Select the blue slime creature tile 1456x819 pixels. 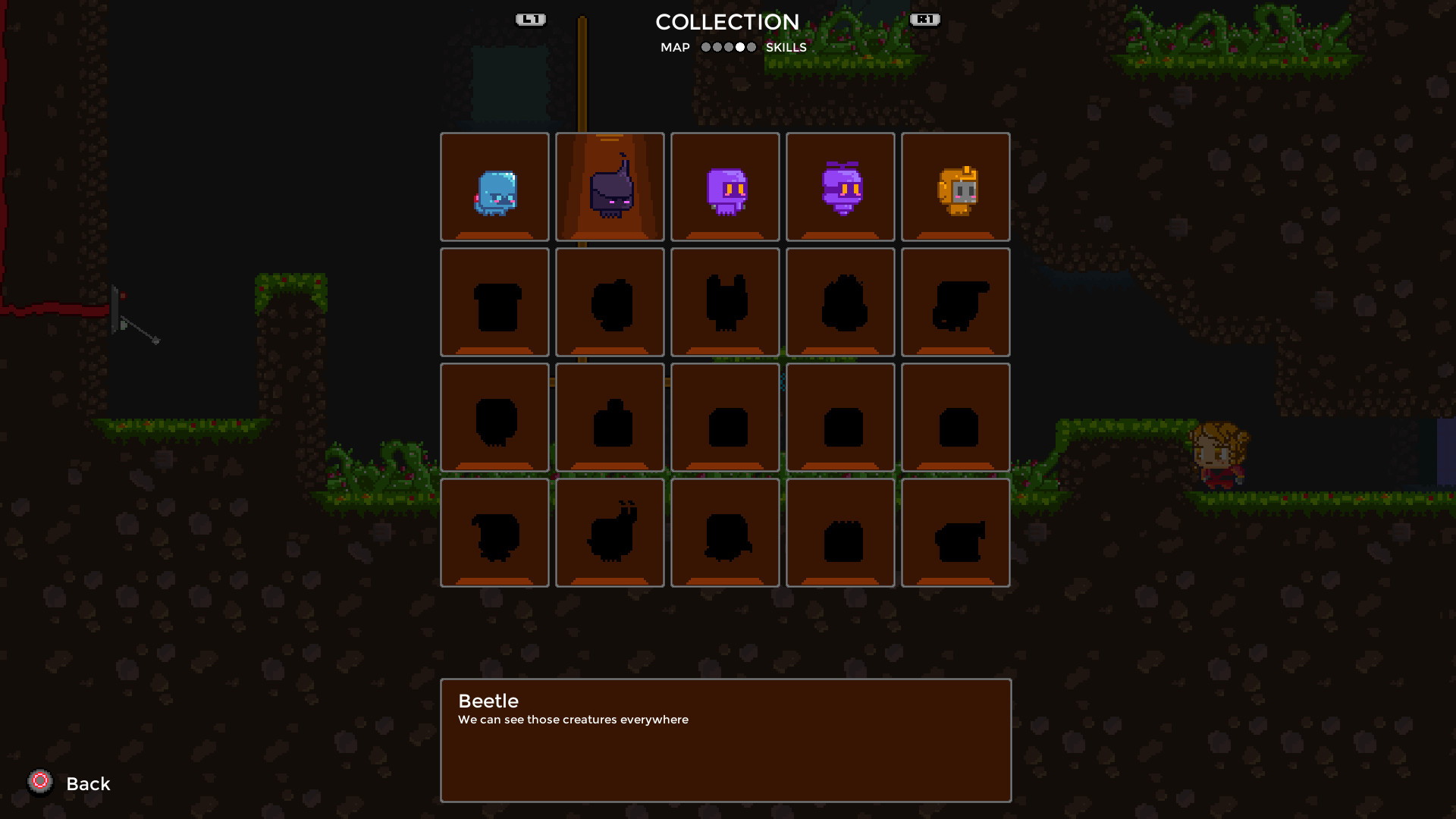494,187
